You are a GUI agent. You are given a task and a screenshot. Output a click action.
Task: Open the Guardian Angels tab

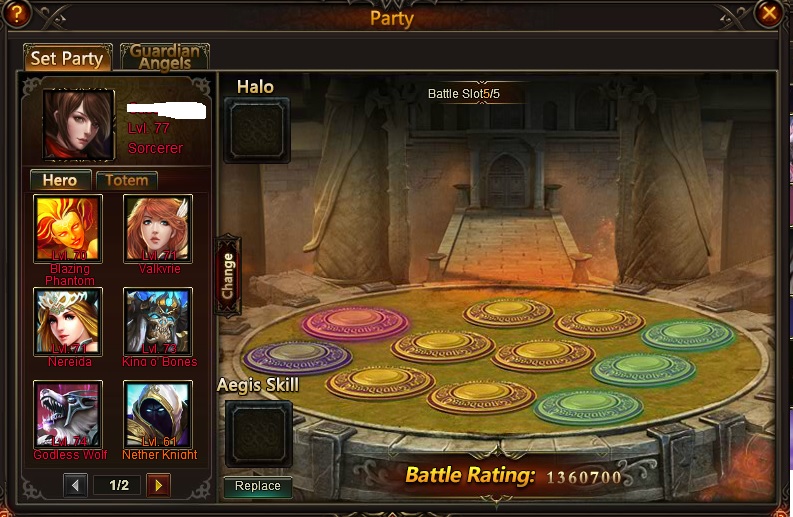coord(164,57)
